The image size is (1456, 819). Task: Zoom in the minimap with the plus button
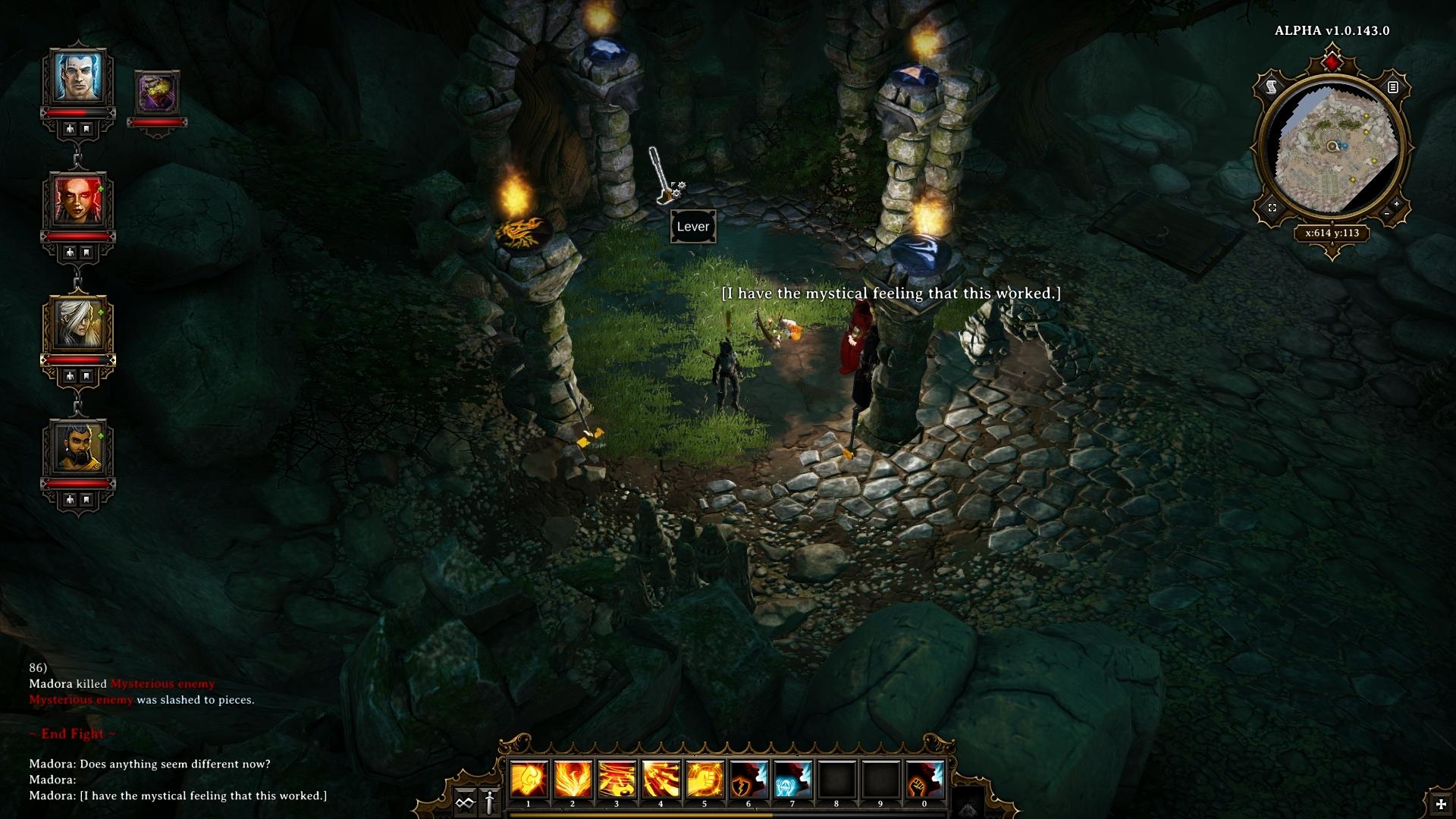(1396, 204)
